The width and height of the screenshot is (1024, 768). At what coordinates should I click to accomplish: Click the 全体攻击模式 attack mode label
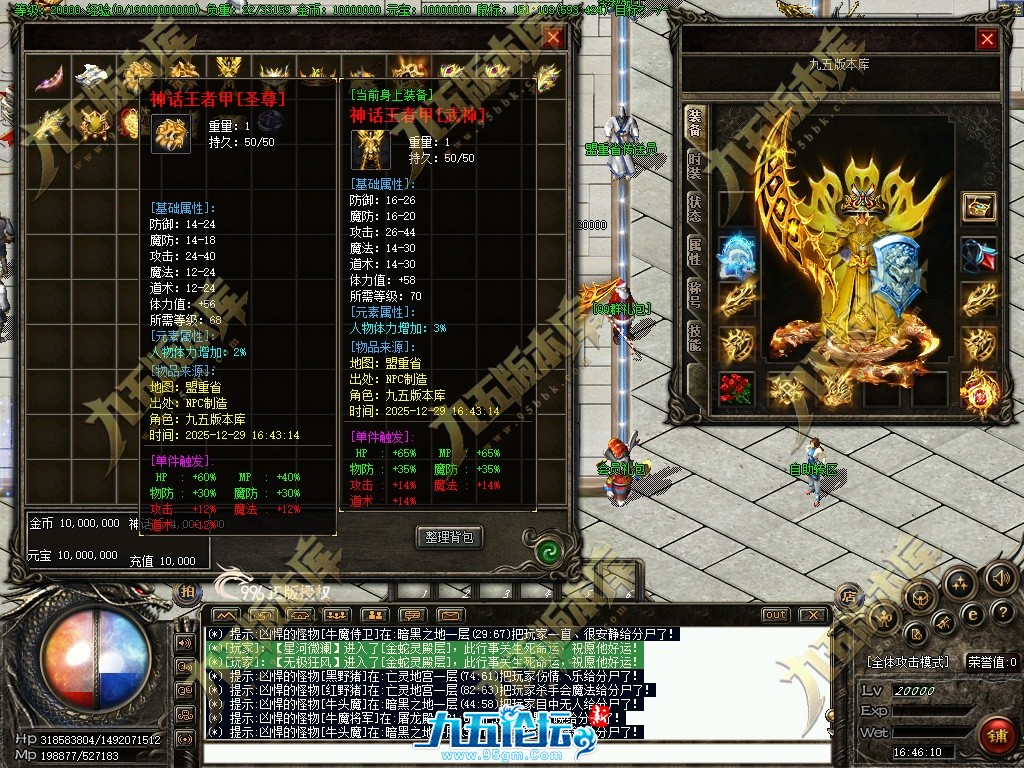point(908,662)
